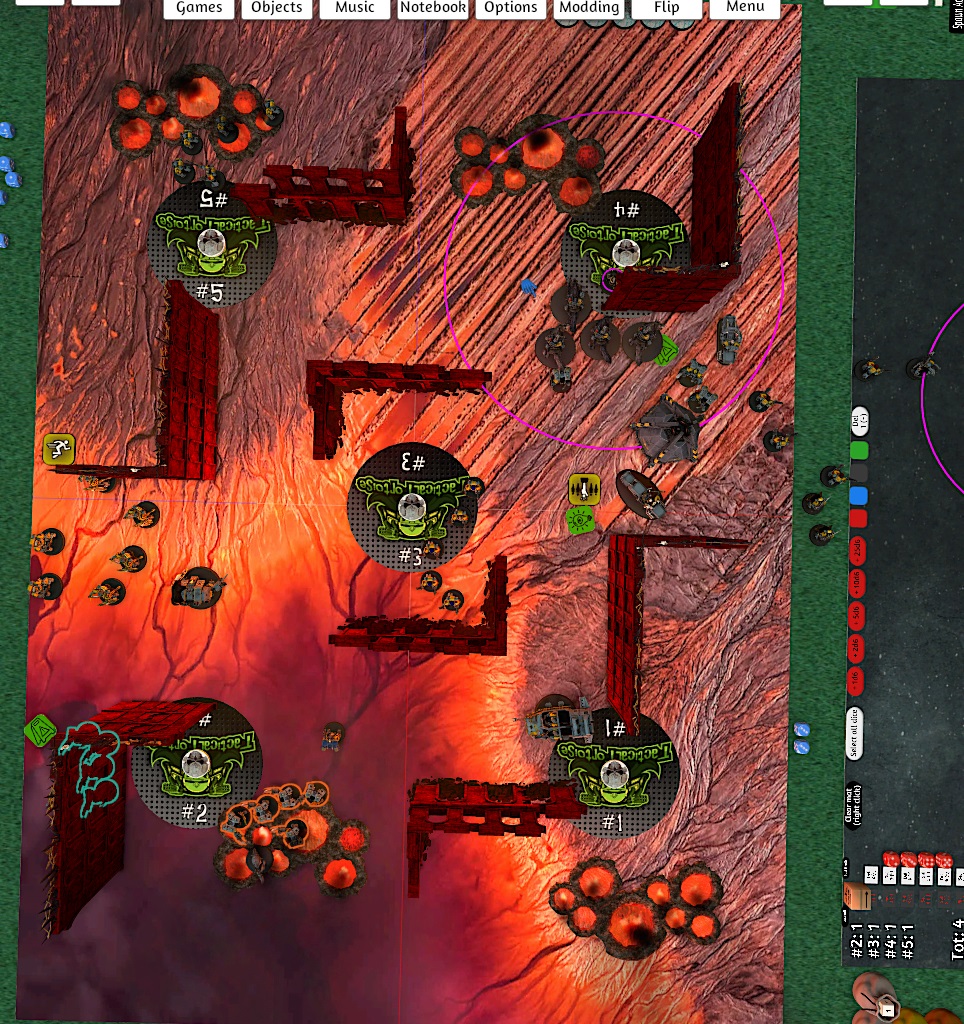Choose the blue dice color swatch
The width and height of the screenshot is (964, 1024).
[858, 496]
